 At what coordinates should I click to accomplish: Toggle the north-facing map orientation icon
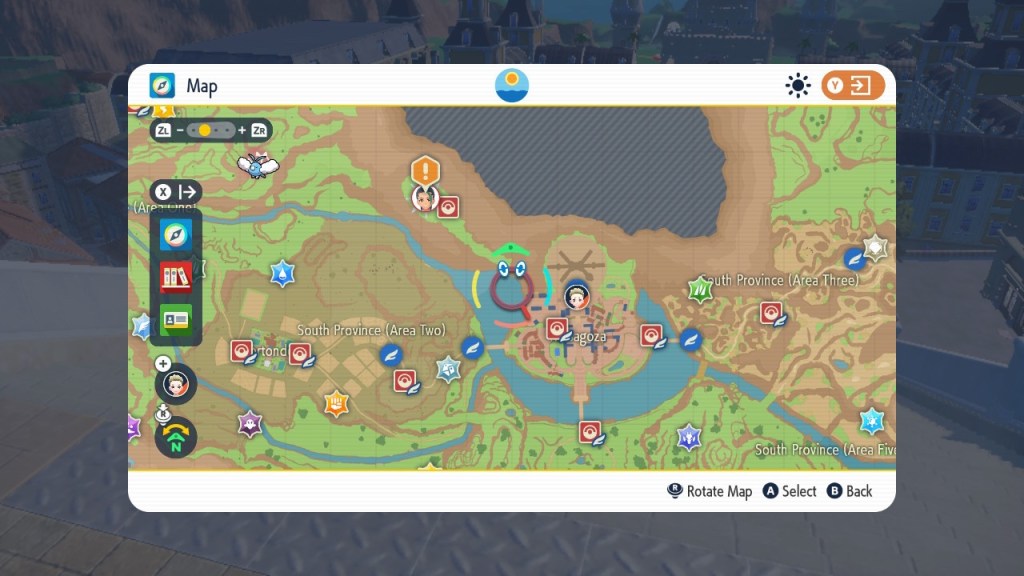click(x=176, y=437)
